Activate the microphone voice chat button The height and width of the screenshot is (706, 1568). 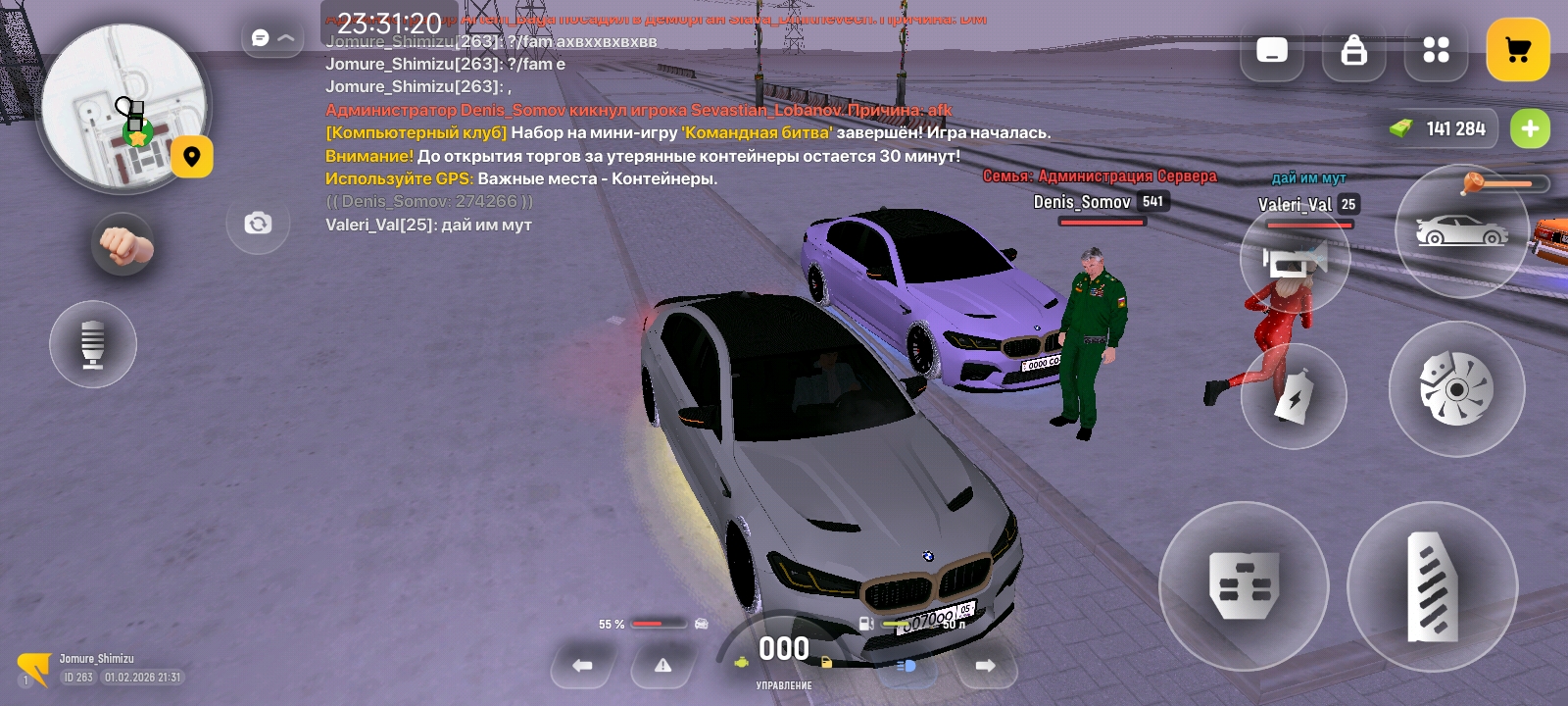coord(93,344)
